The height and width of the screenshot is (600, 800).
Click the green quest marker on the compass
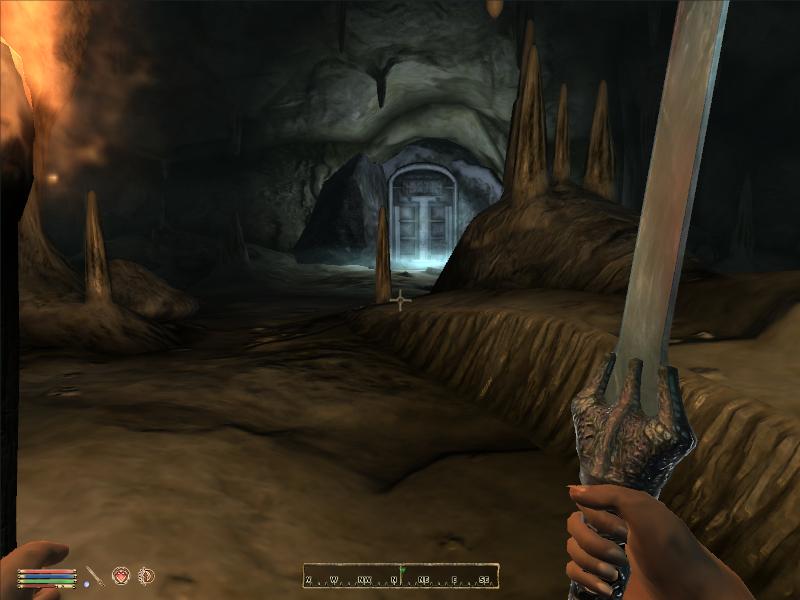(x=400, y=571)
